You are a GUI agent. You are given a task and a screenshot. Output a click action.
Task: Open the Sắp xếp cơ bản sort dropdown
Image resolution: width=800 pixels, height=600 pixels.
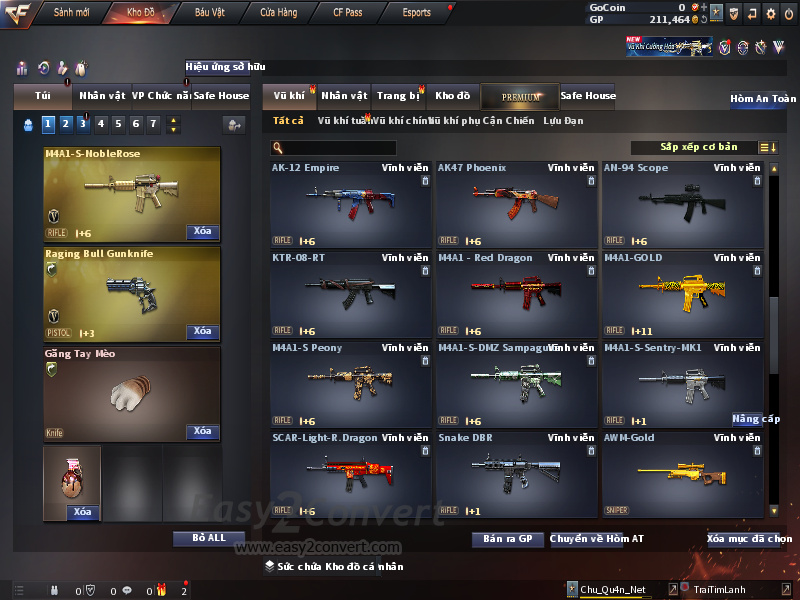pyautogui.click(x=698, y=148)
